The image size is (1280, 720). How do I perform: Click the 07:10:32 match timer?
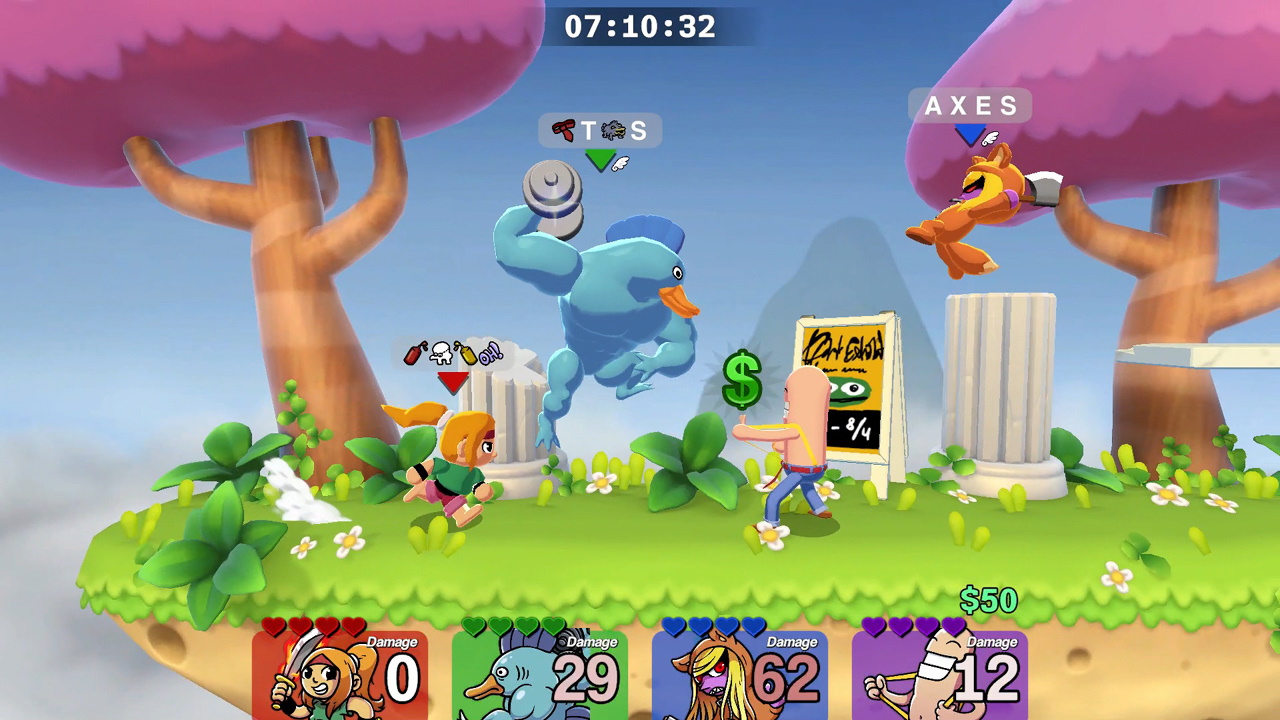(639, 27)
